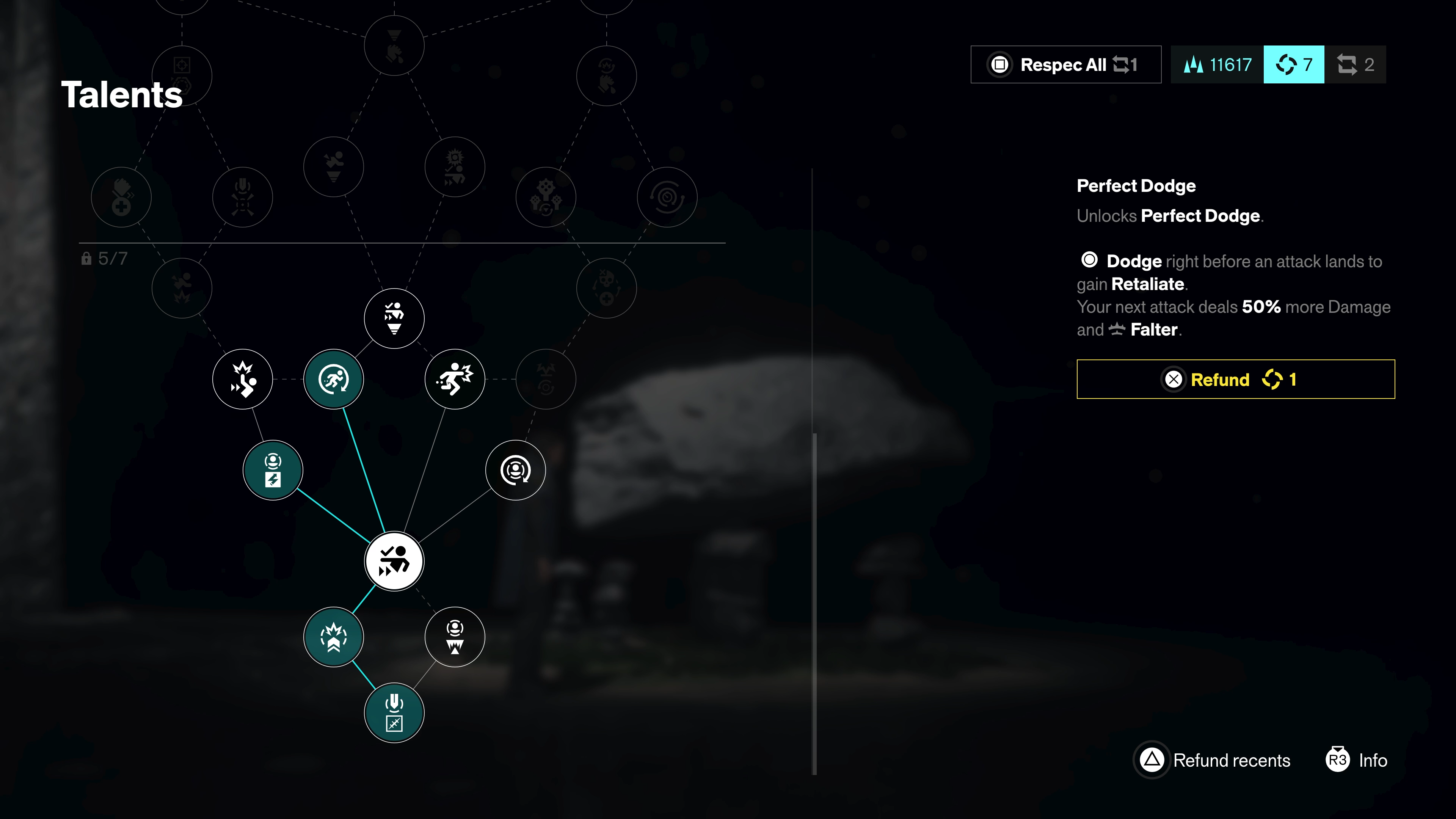This screenshot has height=819, width=1456.
Task: Pick the head with lightning card talent
Action: (x=273, y=470)
